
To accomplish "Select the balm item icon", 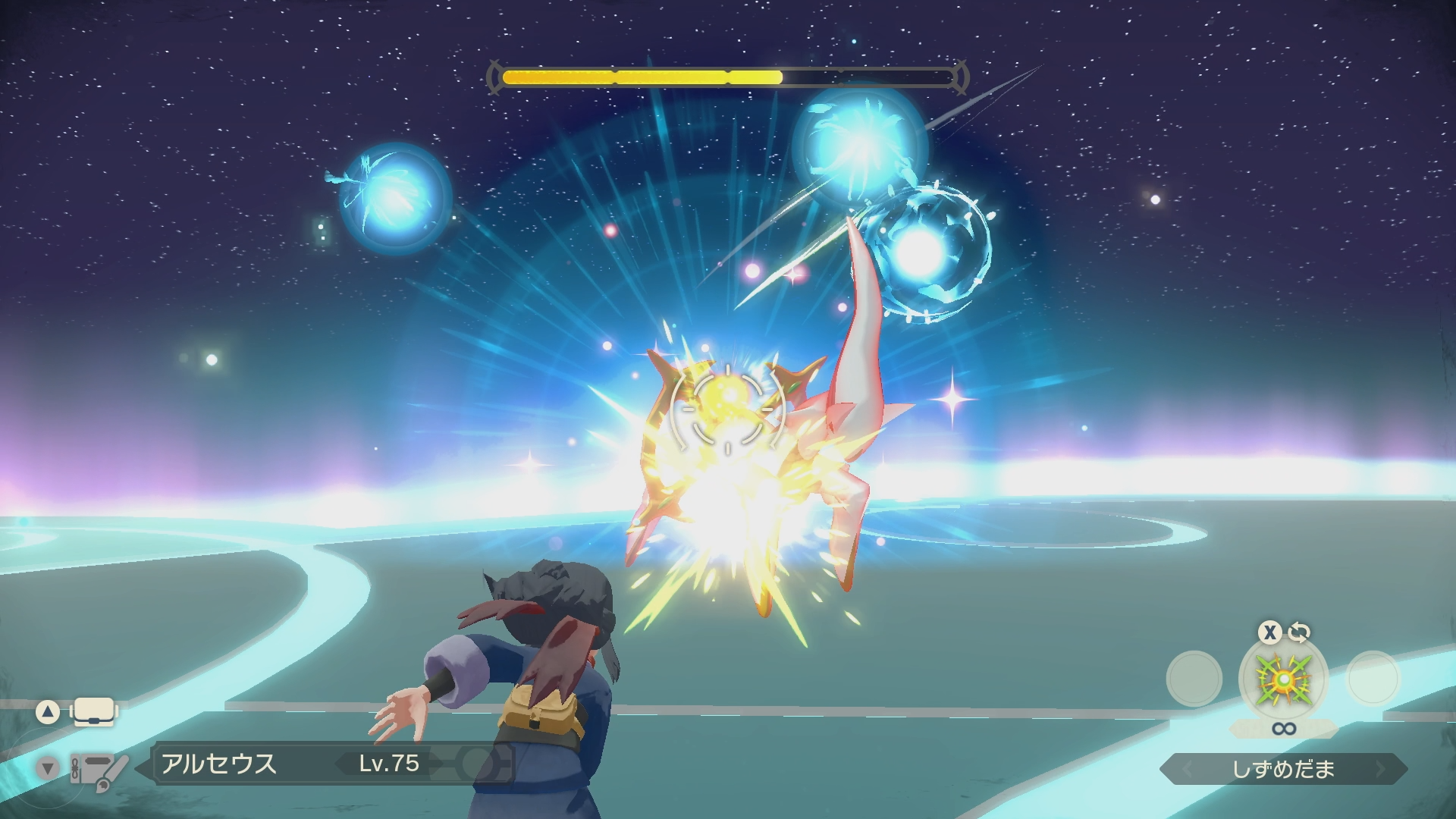I will [x=1283, y=679].
